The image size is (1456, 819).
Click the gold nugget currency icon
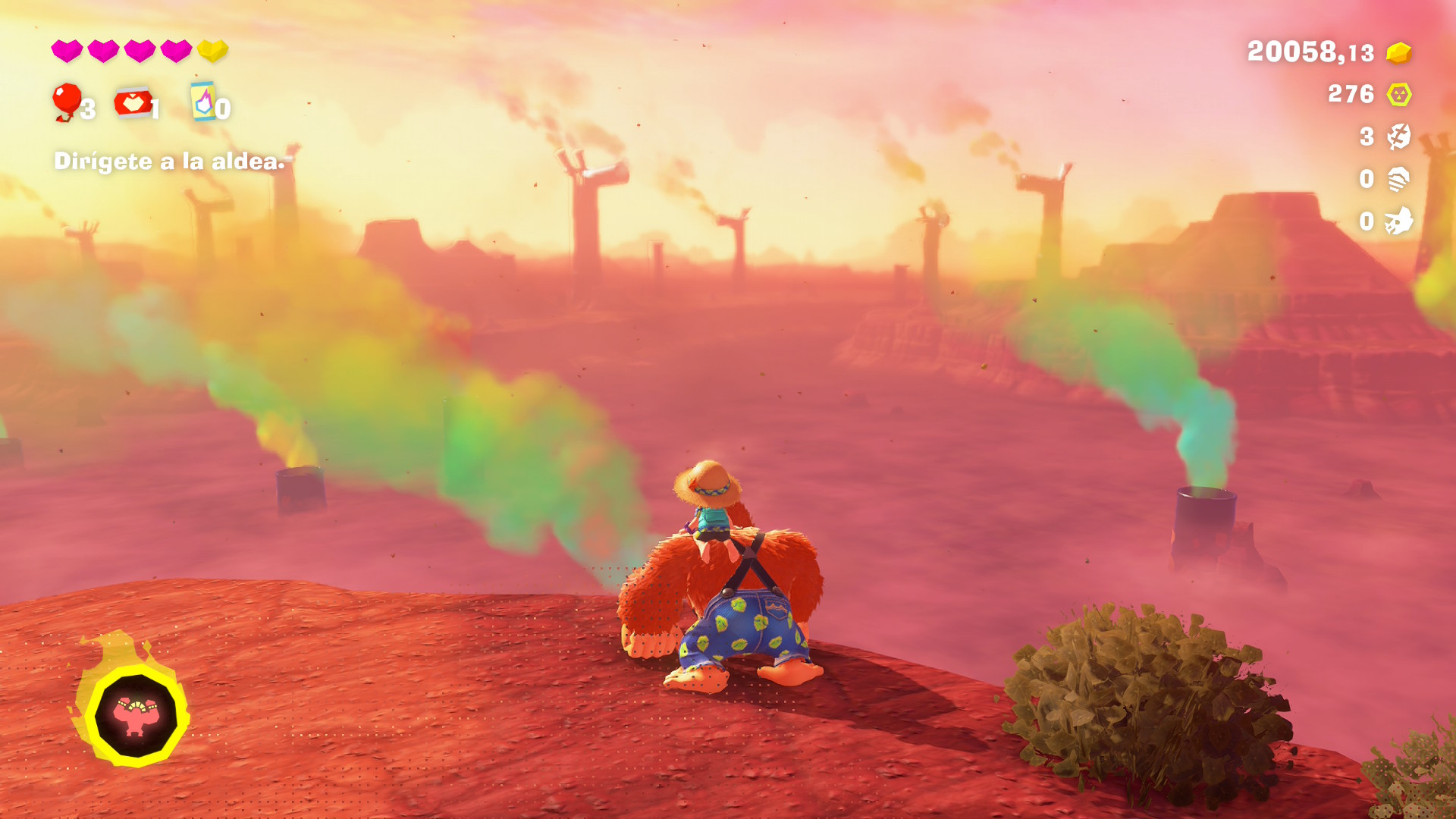point(1398,52)
